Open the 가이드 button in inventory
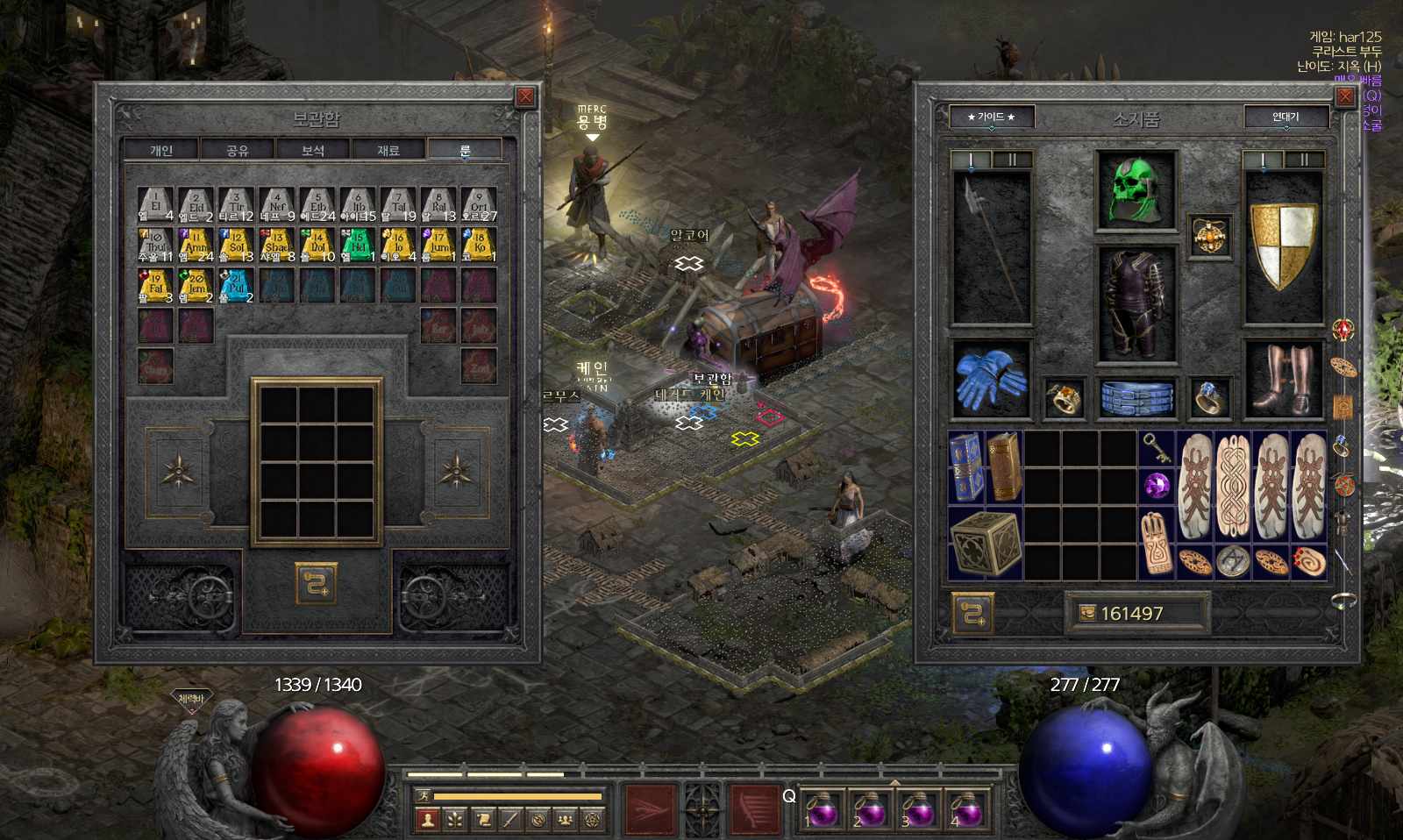Image resolution: width=1403 pixels, height=840 pixels. click(991, 117)
